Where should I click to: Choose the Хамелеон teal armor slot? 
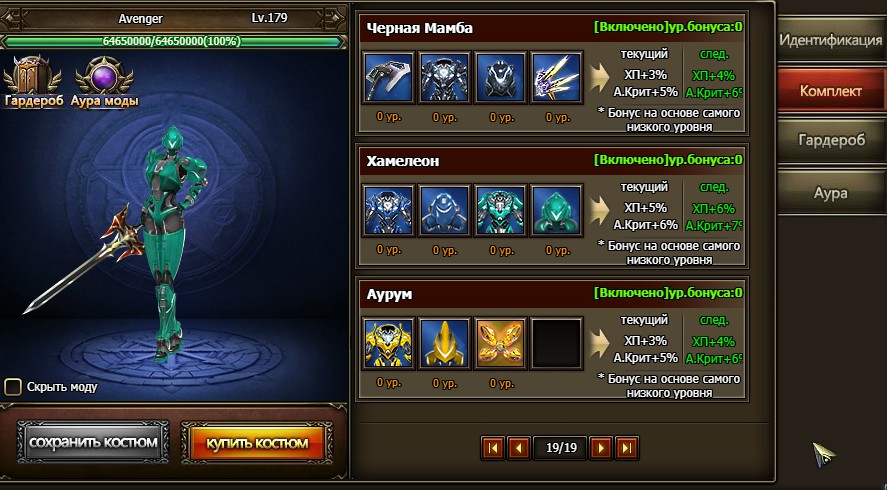[x=499, y=210]
